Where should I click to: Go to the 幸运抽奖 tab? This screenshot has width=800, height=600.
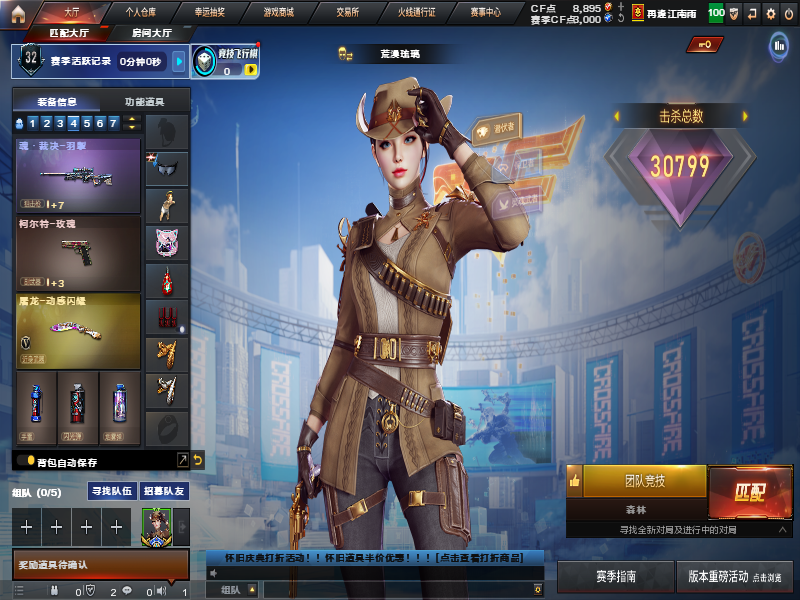(x=209, y=12)
